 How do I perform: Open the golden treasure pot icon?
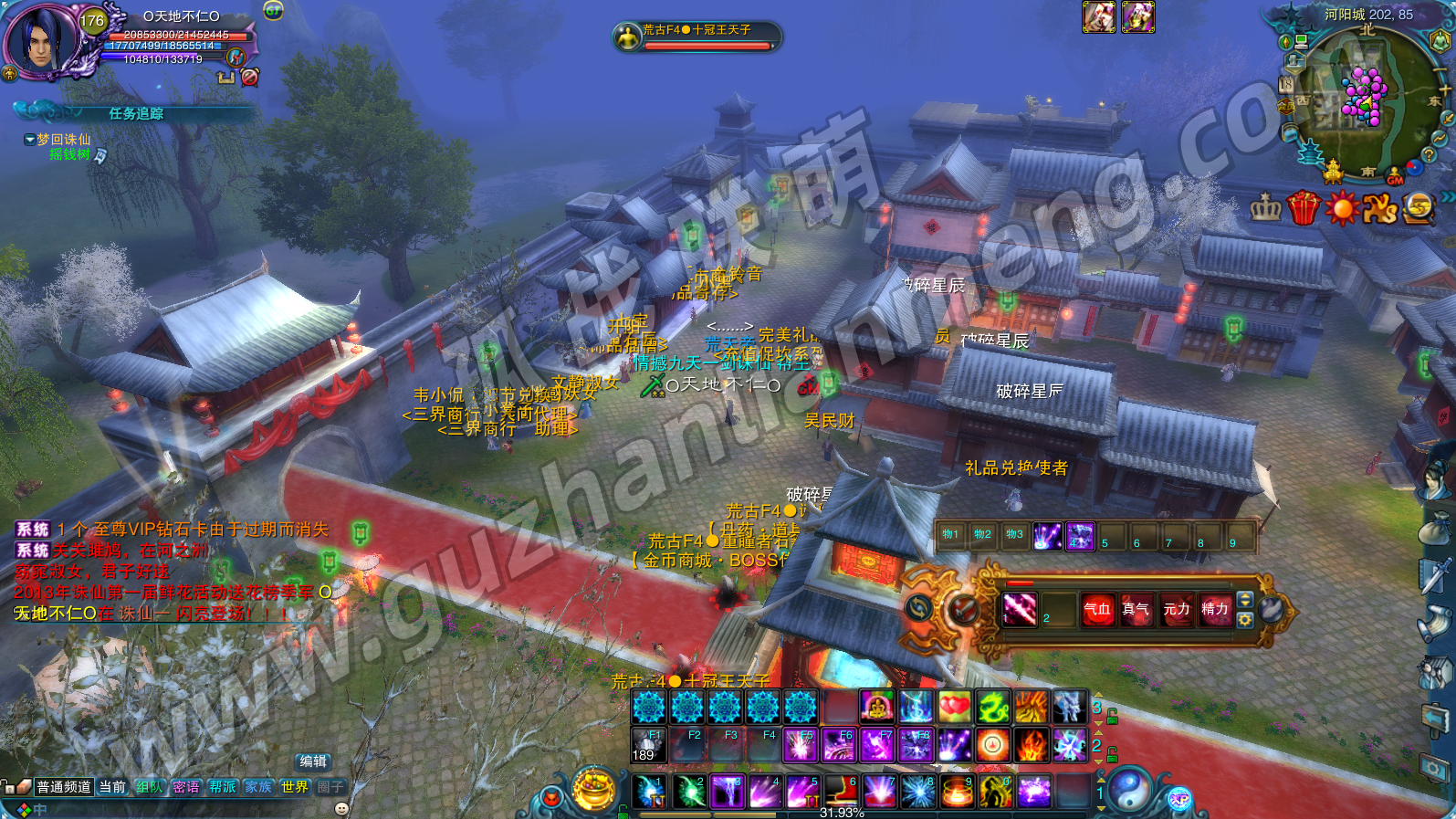[x=594, y=789]
